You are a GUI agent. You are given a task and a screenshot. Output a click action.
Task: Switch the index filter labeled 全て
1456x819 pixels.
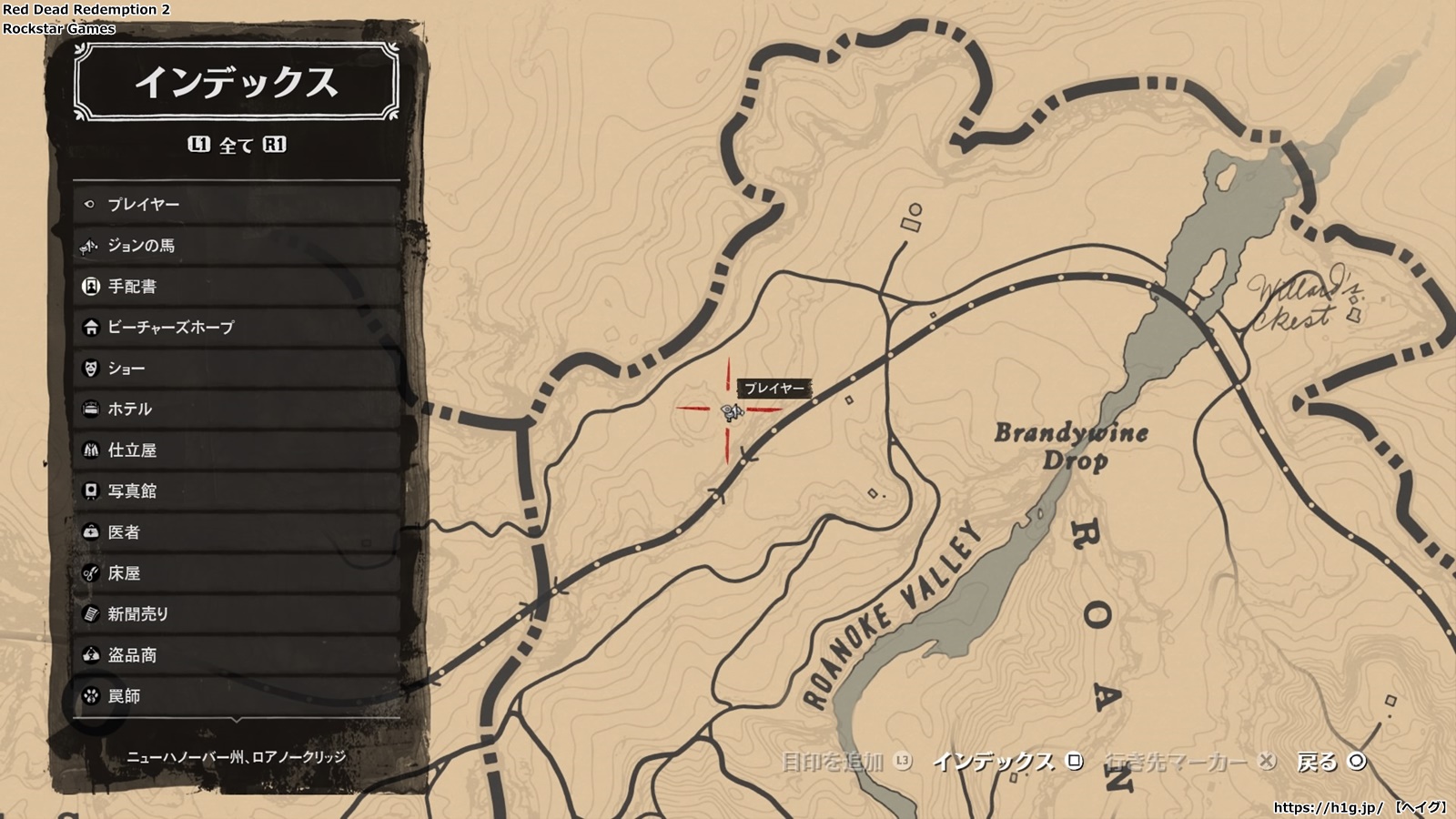click(237, 146)
